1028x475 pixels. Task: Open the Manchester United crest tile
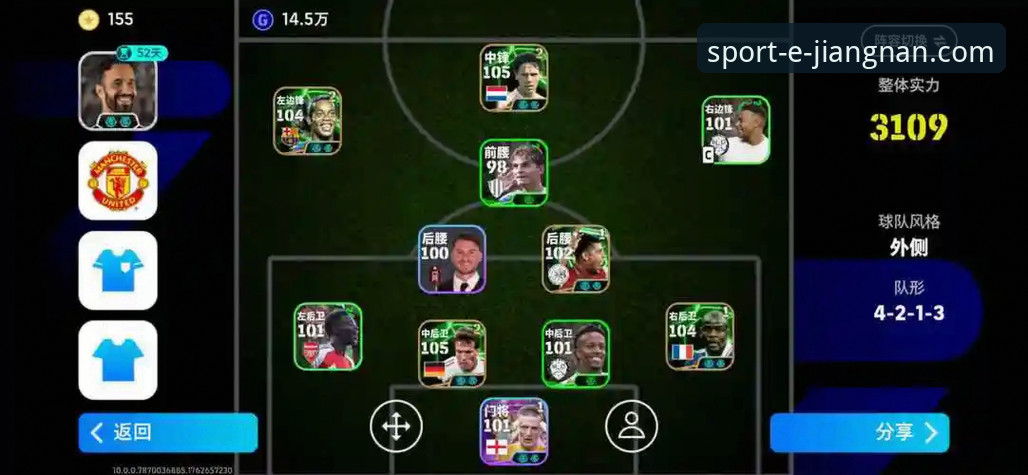point(118,181)
